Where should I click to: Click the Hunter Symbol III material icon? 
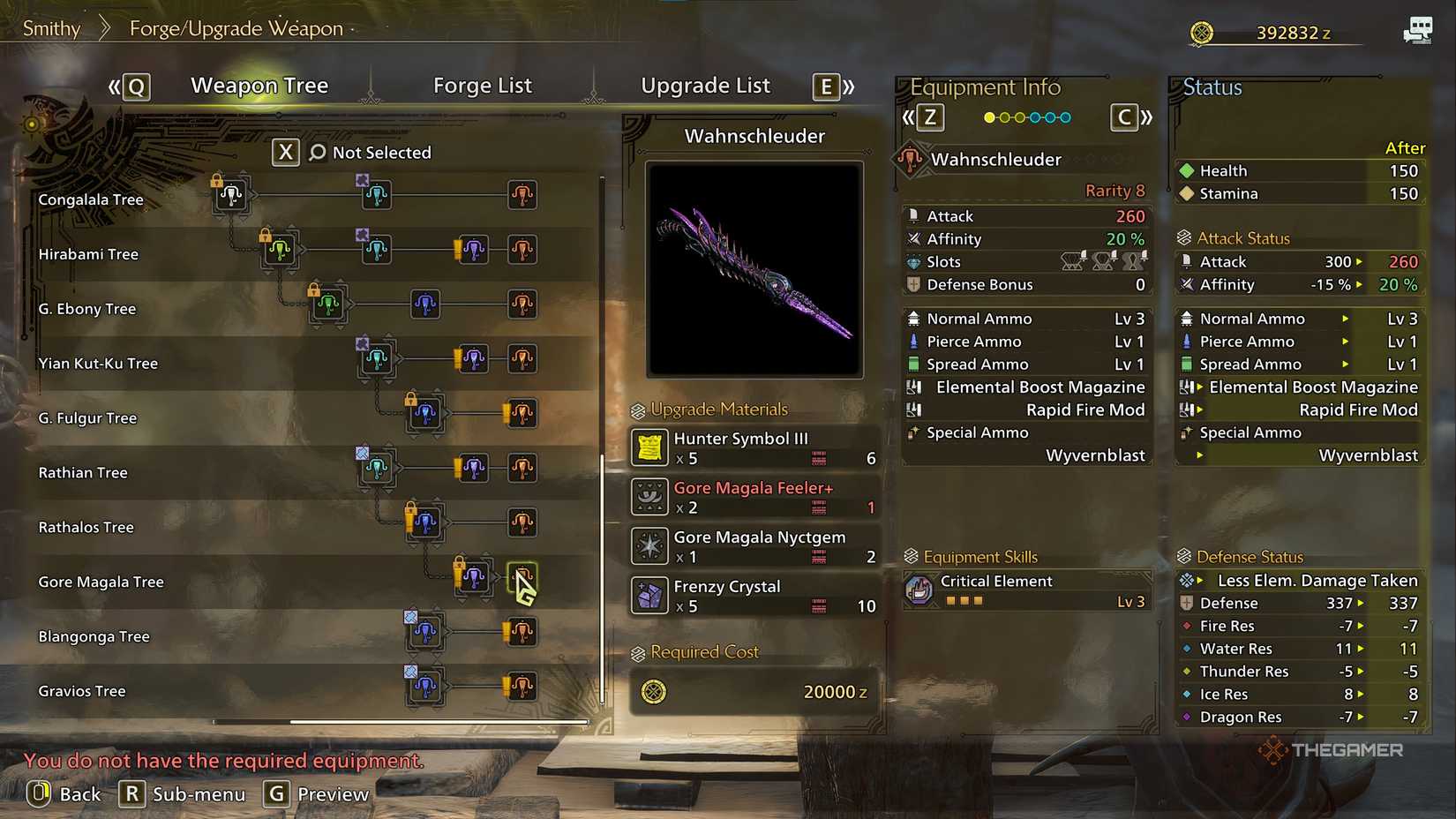(x=648, y=447)
